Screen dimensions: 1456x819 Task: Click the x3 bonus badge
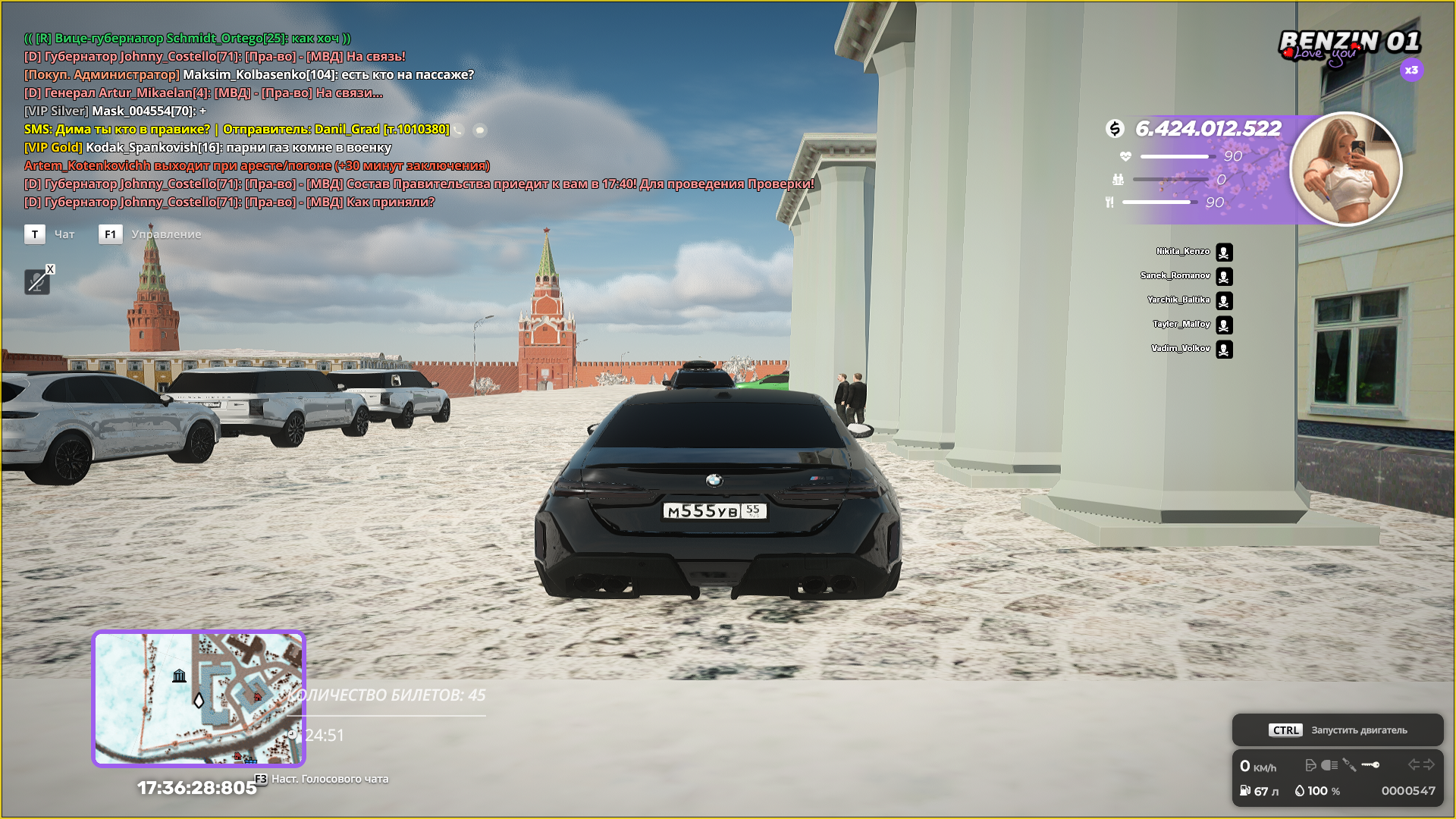point(1410,71)
